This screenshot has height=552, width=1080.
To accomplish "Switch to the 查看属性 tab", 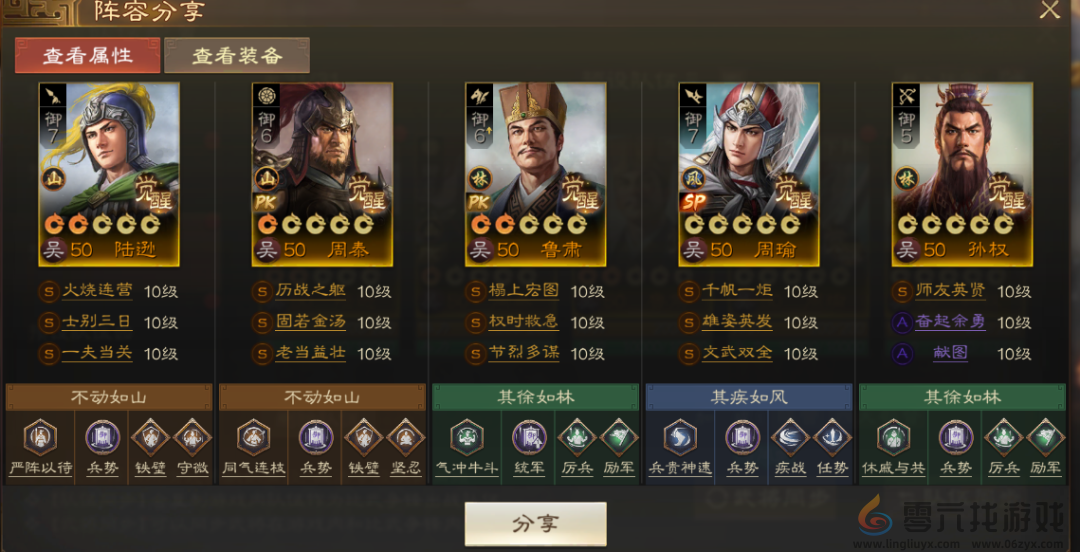I will tap(87, 56).
